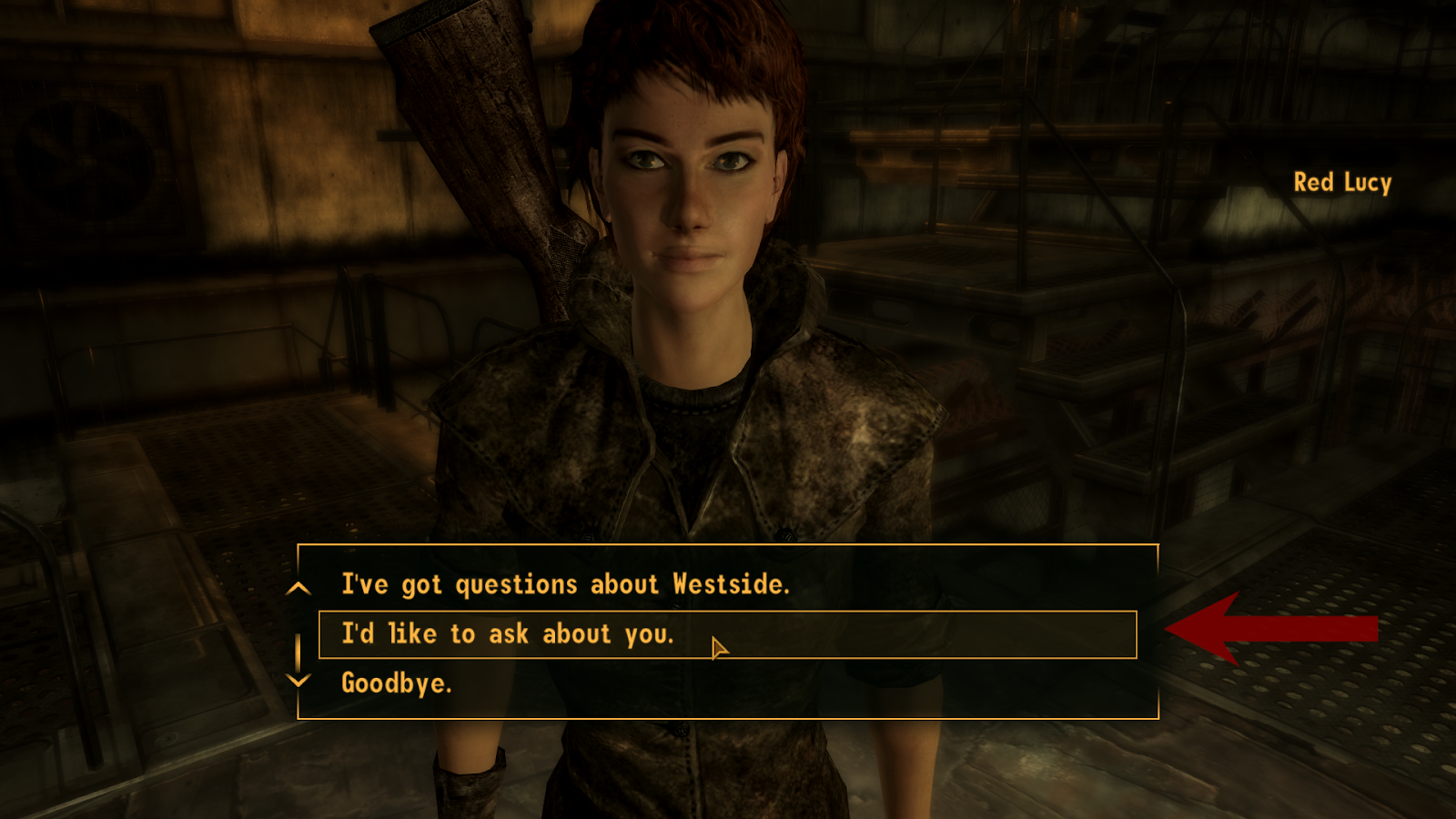1456x819 pixels.
Task: Click the up chevron to scroll dialogue options
Action: pyautogui.click(x=298, y=589)
